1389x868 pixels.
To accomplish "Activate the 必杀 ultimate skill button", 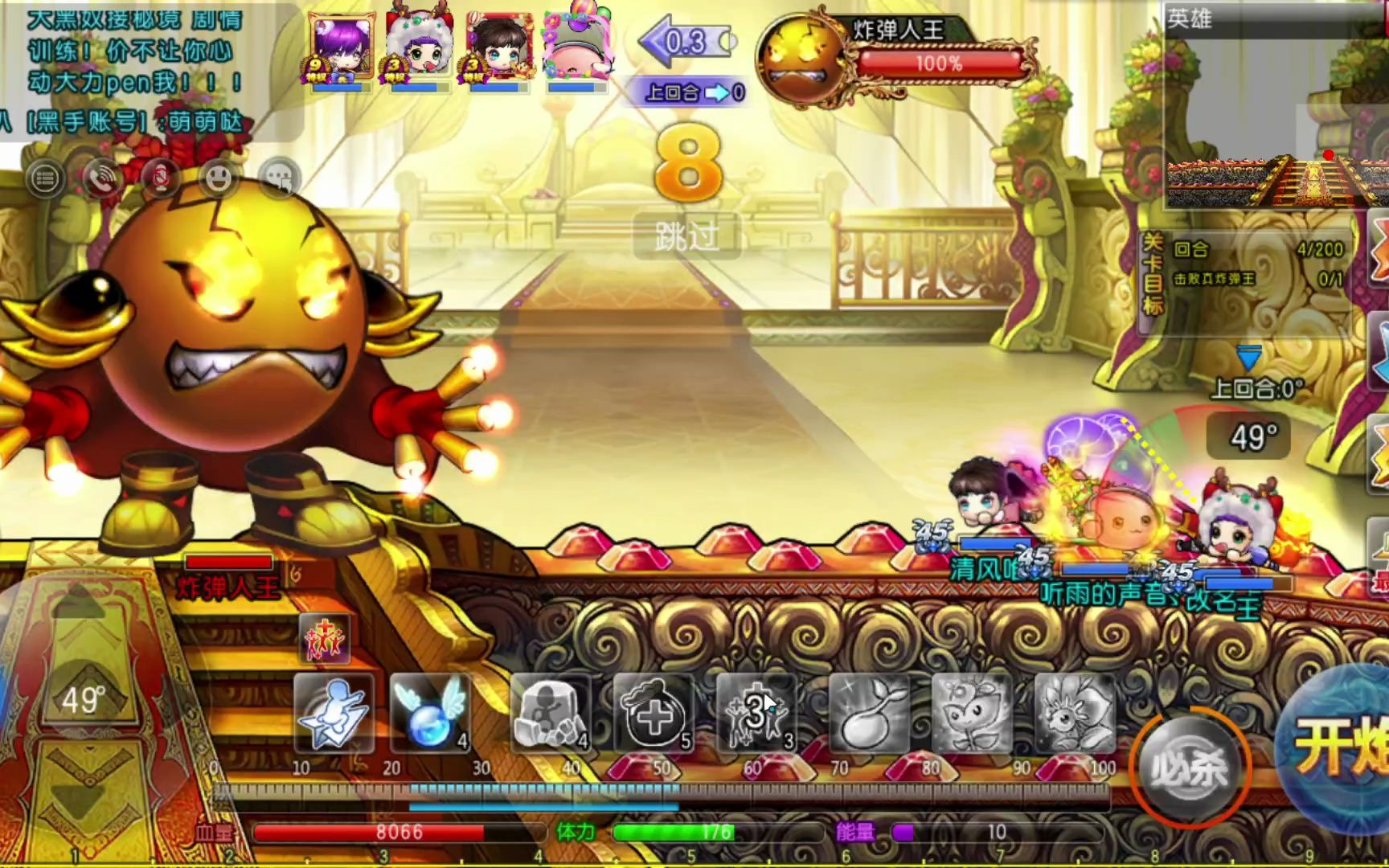I will (1189, 768).
